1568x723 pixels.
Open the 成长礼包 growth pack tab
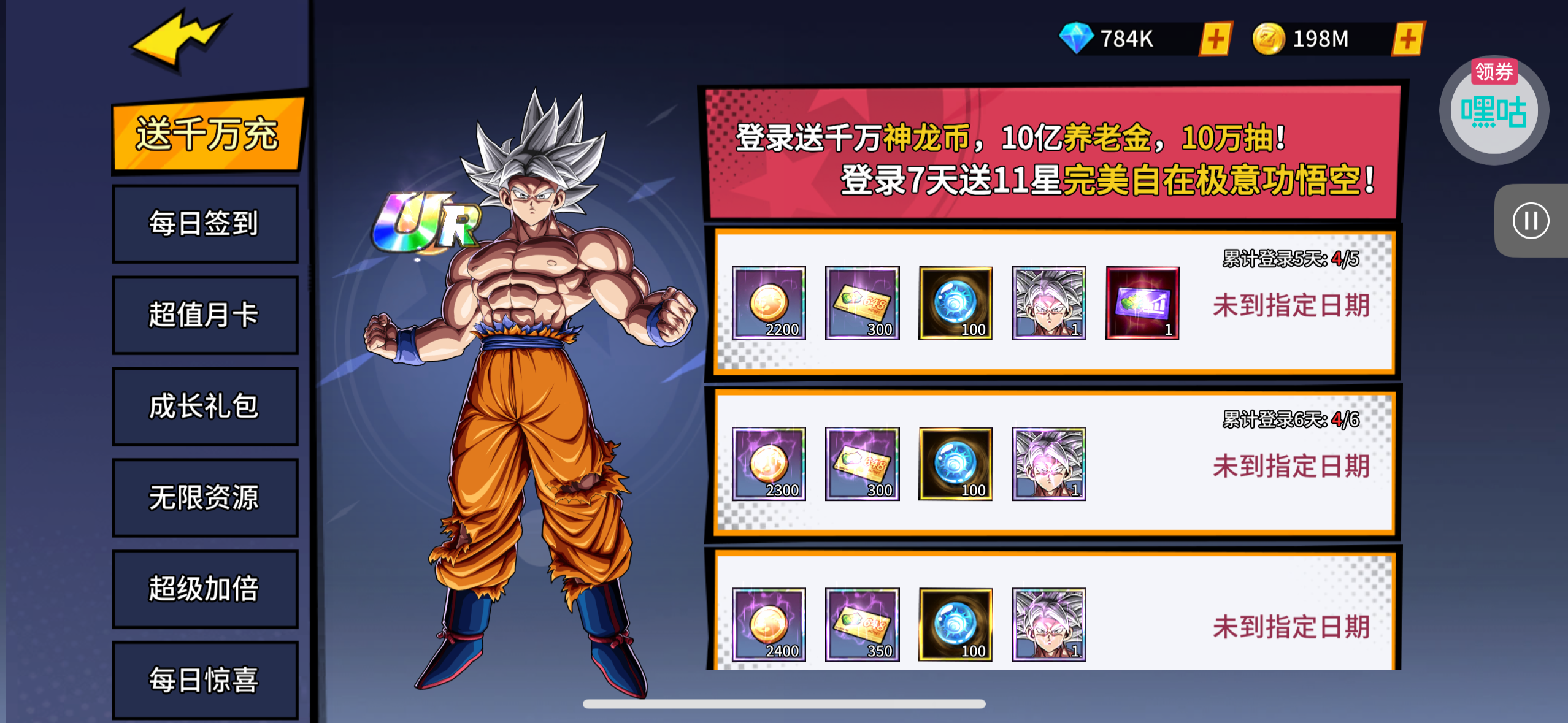click(205, 407)
